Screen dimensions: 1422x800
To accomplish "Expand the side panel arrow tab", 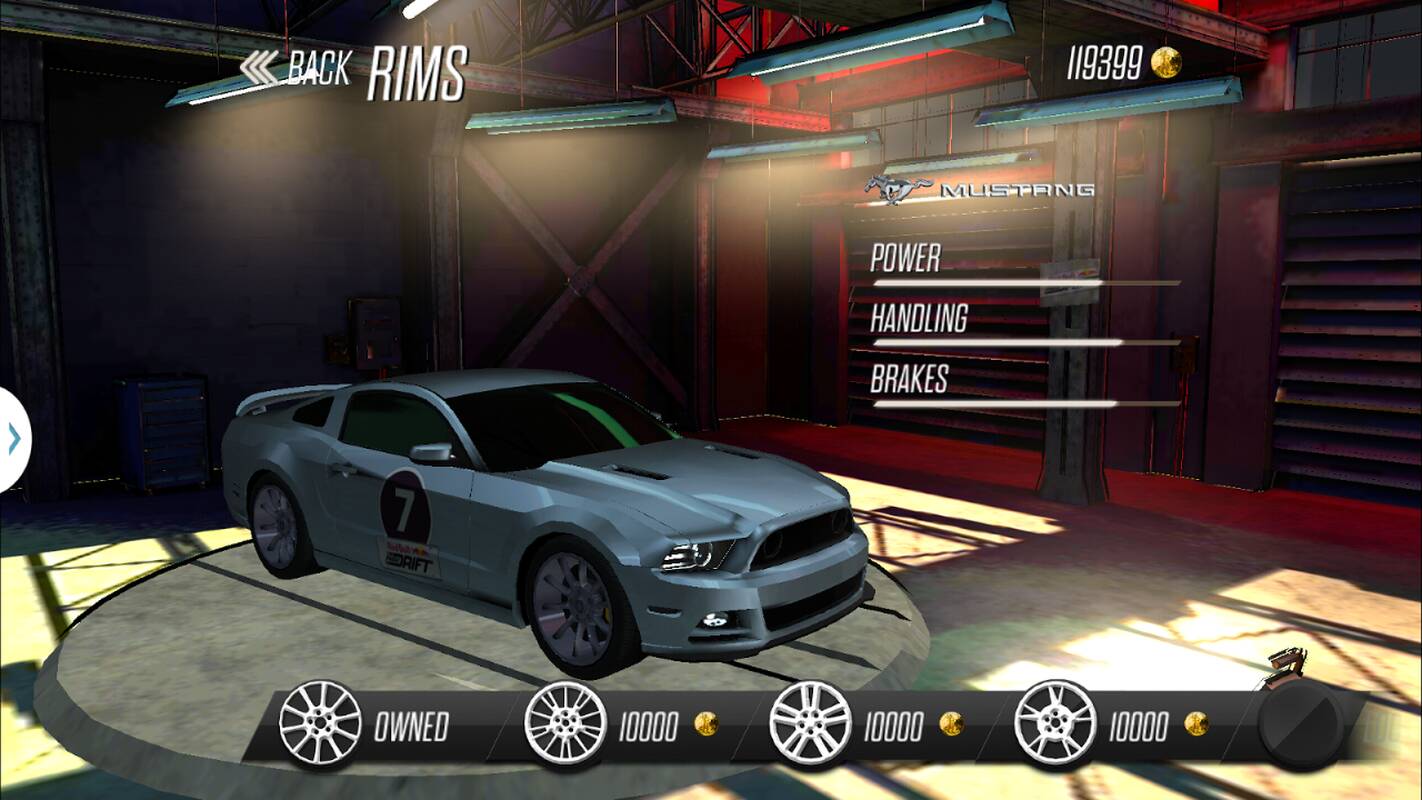I will point(14,439).
